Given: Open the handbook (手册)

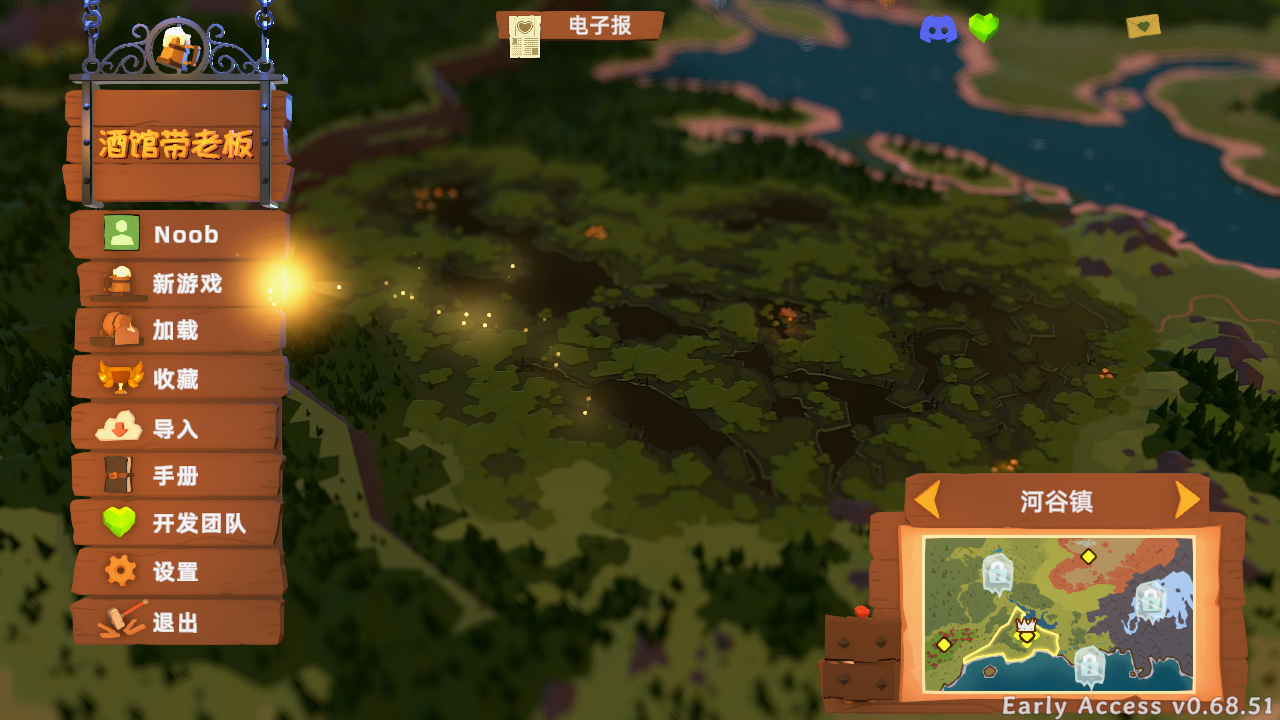Looking at the screenshot, I should (176, 476).
